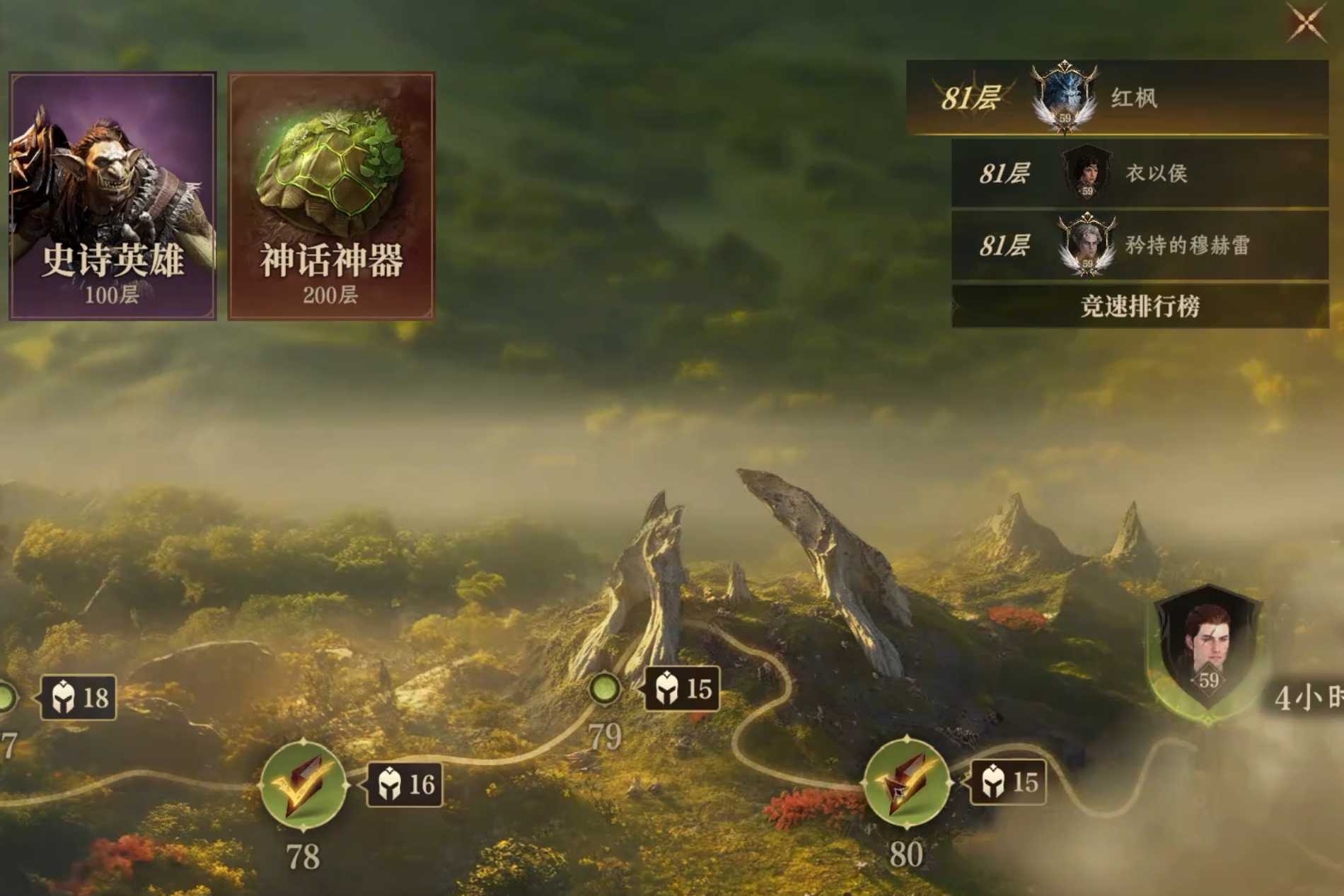Select 衣以侯's ranking row
Screen dimensions: 1344x896
point(1140,173)
